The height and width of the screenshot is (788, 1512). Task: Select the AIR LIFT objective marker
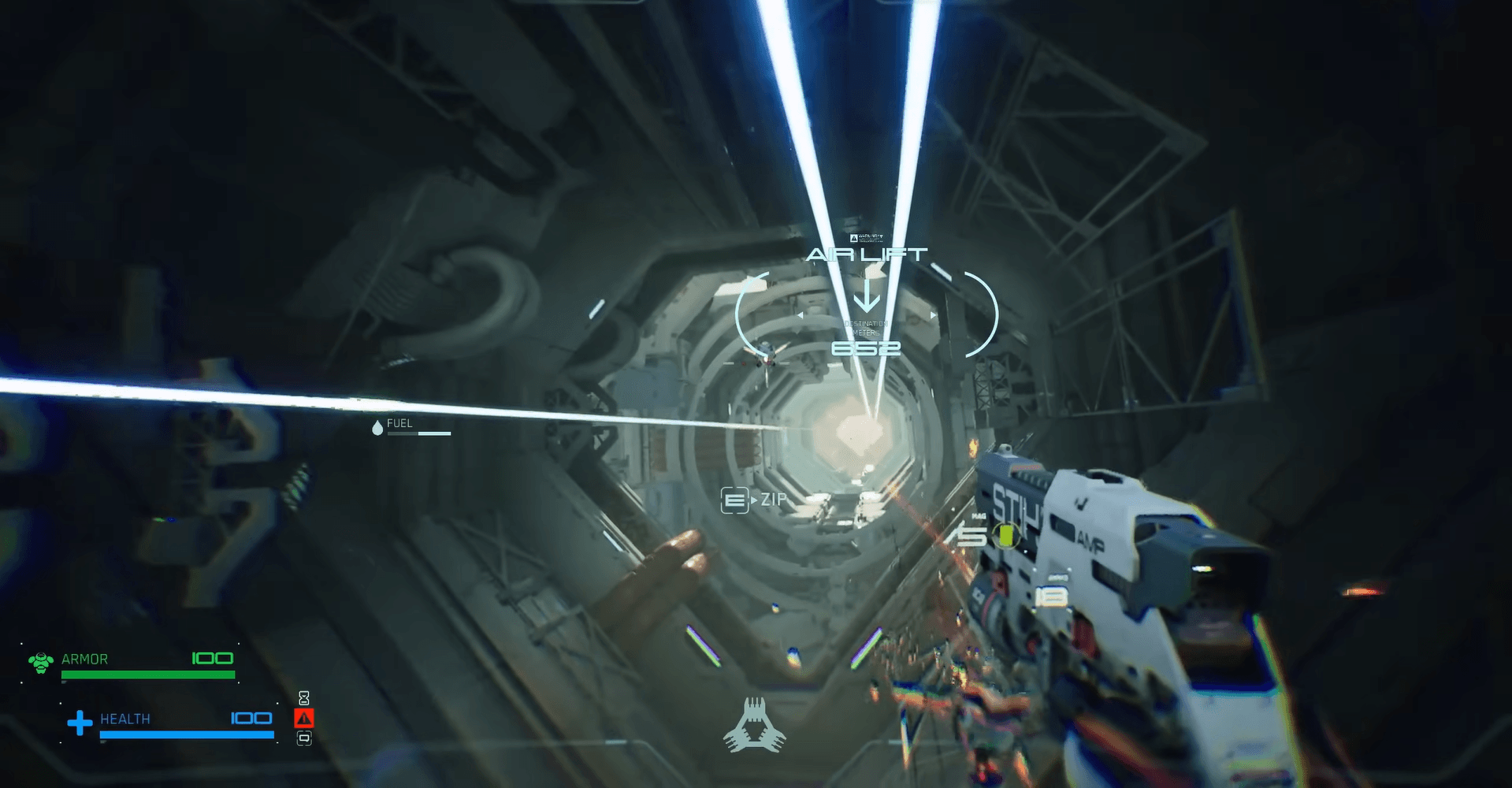866,255
